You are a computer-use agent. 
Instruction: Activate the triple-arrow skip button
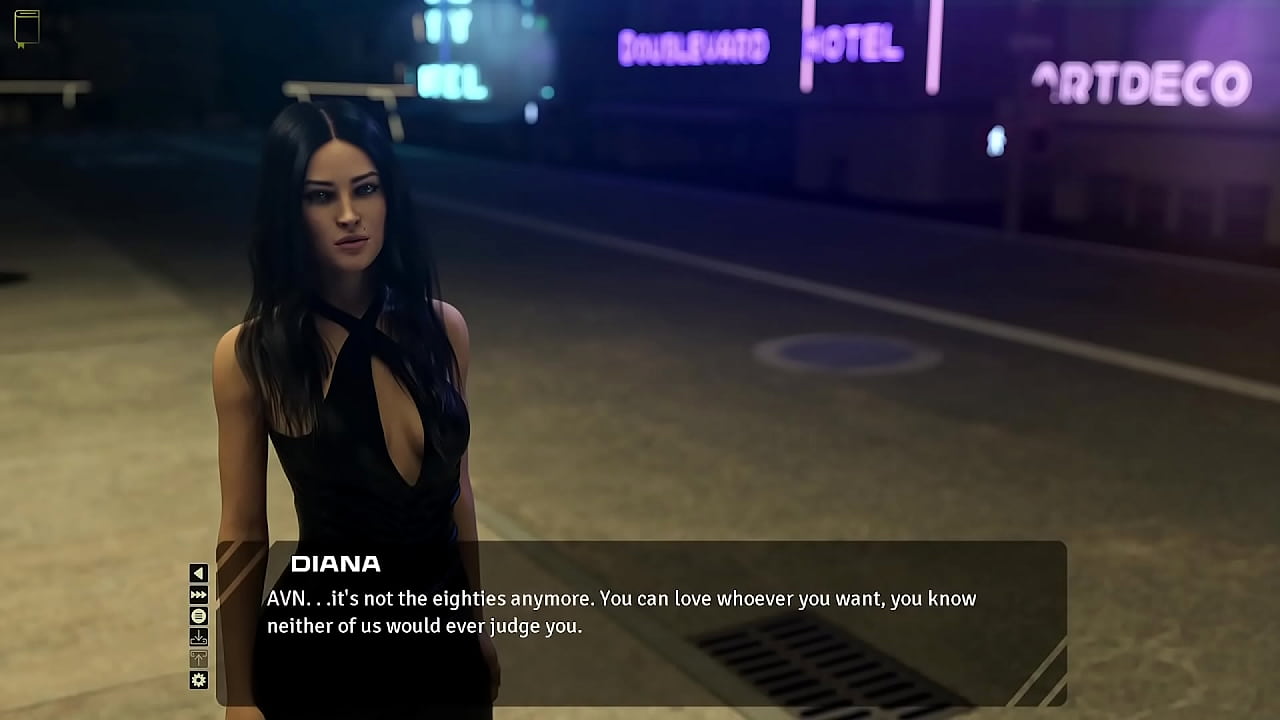tap(198, 595)
